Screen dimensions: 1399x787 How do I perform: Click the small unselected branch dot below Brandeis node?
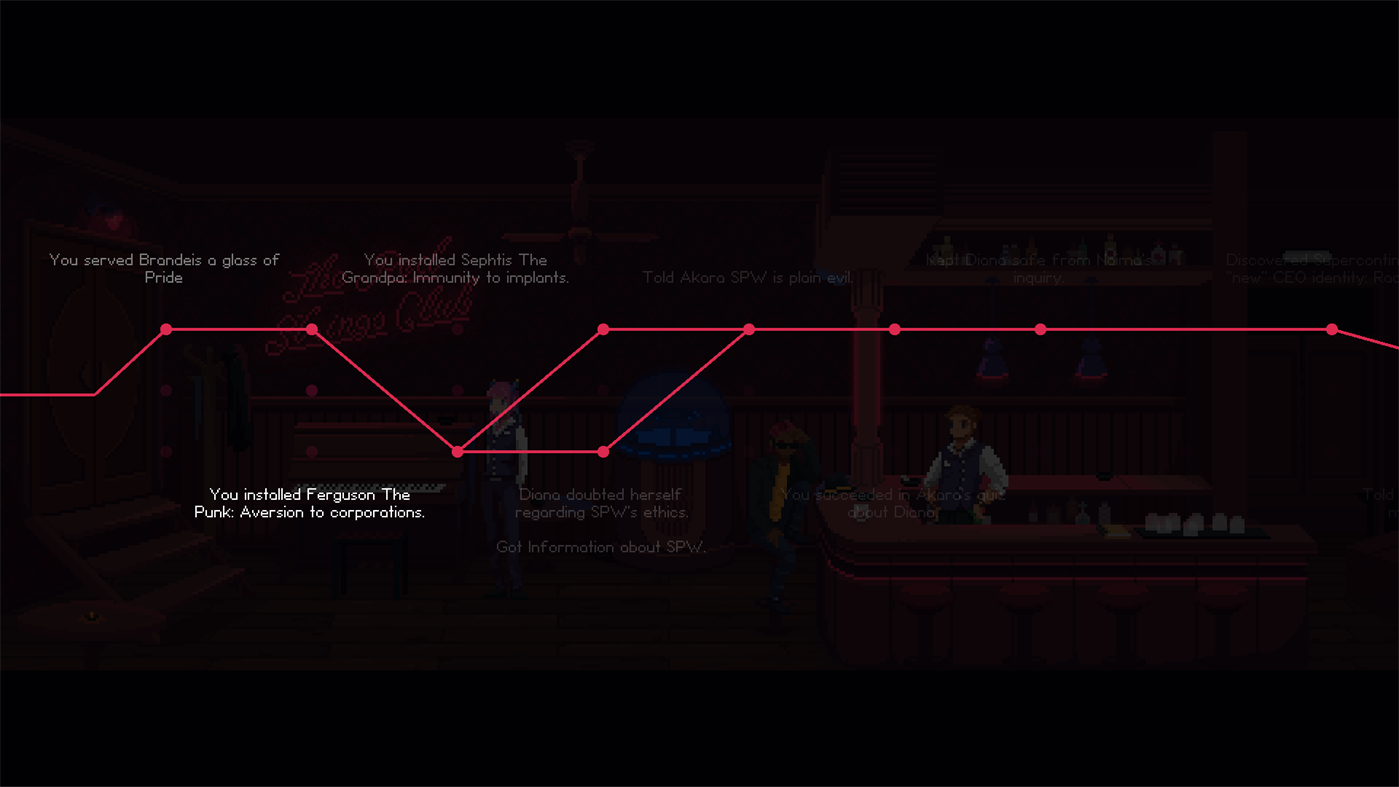coord(166,390)
